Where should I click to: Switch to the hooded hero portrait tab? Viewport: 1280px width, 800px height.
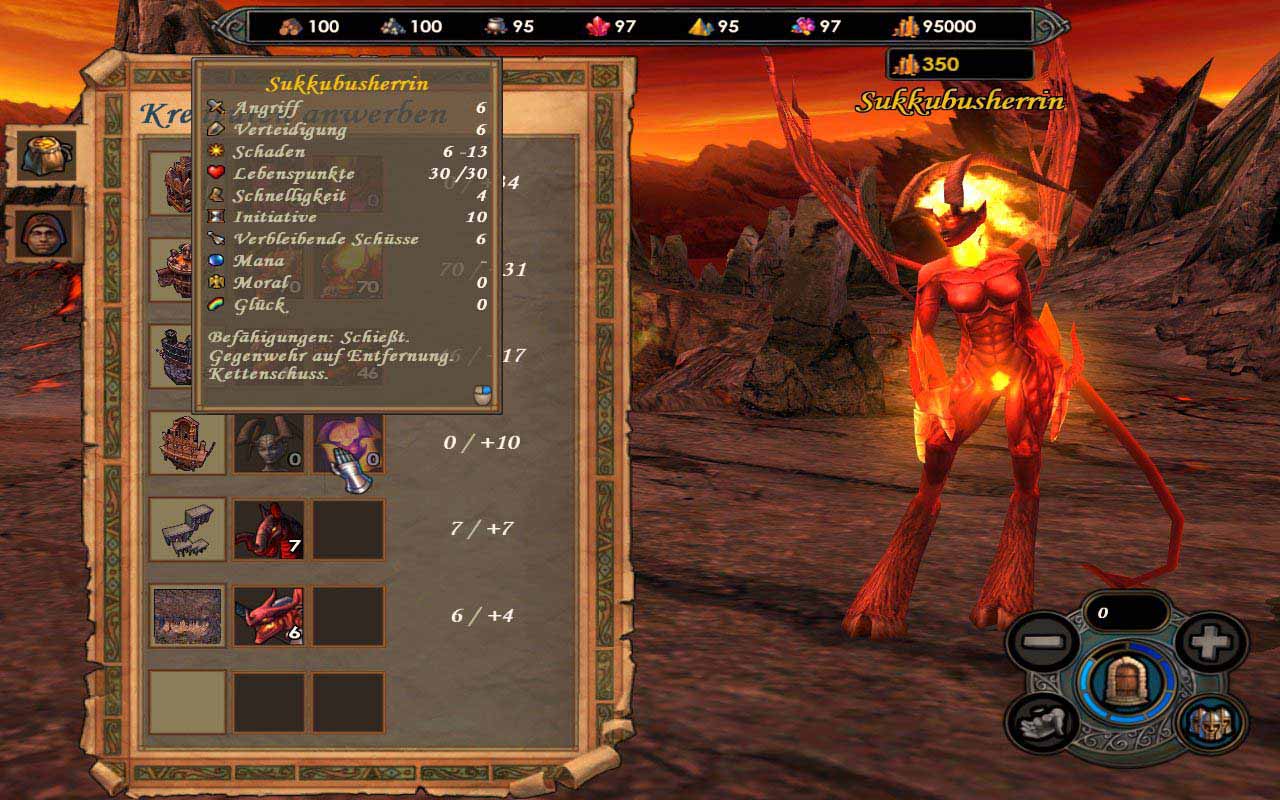46,235
